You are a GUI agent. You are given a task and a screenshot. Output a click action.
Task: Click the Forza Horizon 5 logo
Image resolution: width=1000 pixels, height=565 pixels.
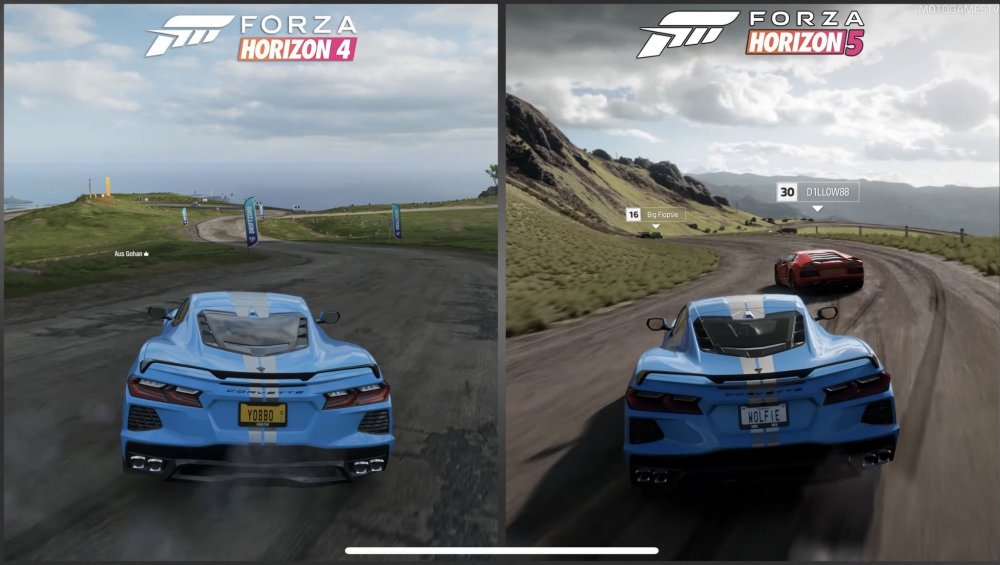click(750, 35)
